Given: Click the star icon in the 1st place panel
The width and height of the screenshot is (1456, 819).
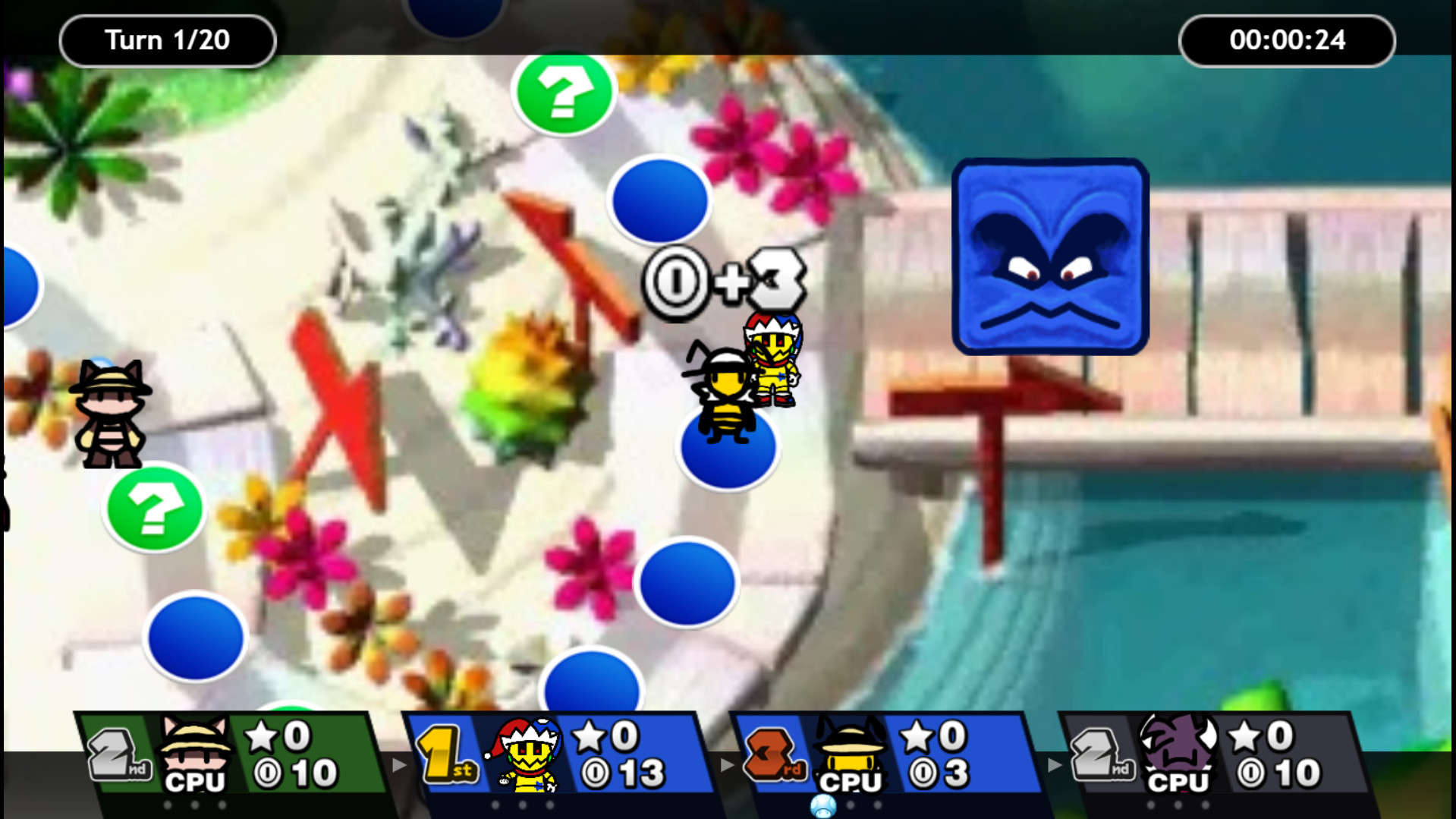Looking at the screenshot, I should 590,735.
